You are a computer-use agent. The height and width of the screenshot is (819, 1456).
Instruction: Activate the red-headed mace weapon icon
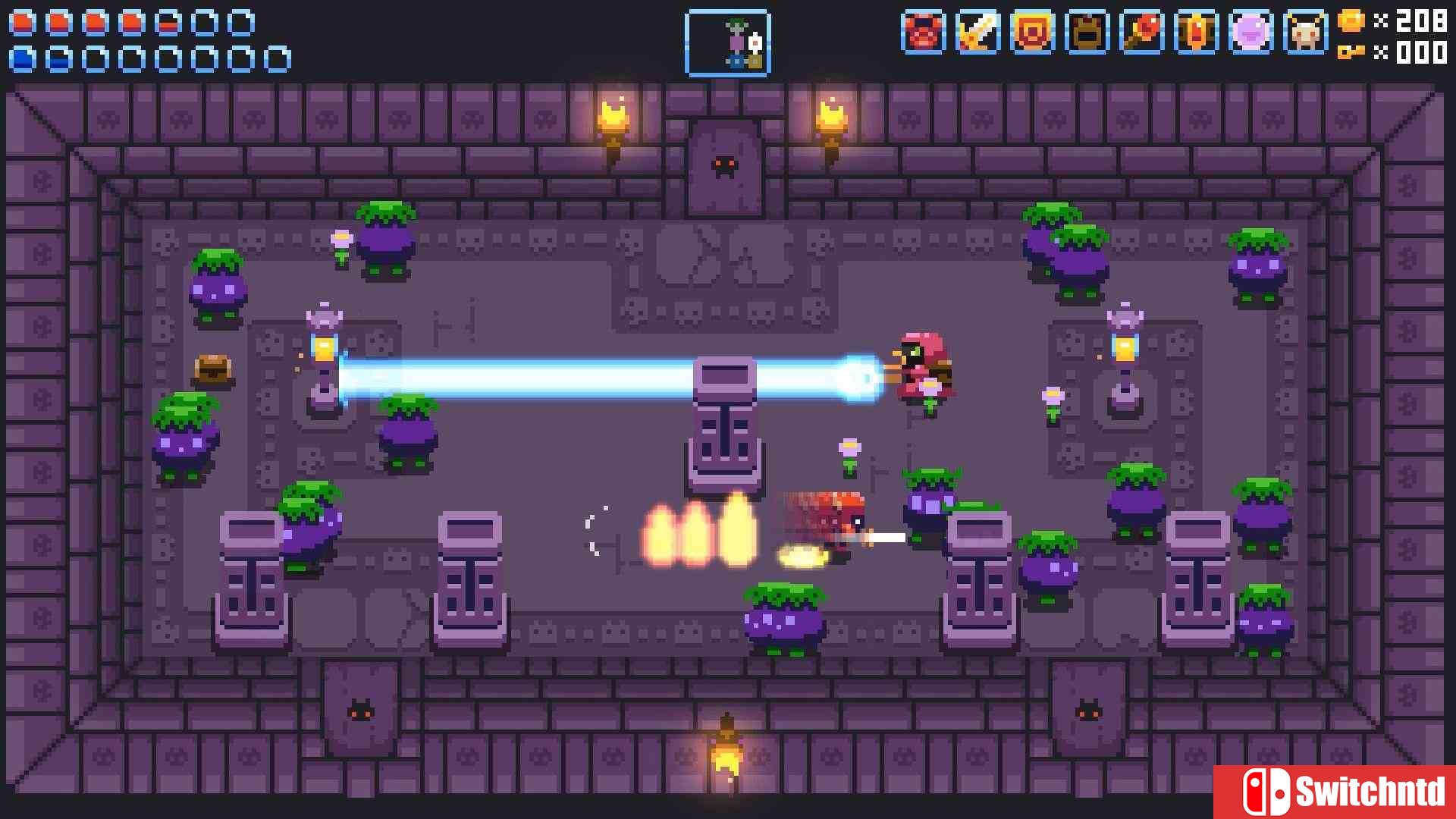click(1141, 33)
